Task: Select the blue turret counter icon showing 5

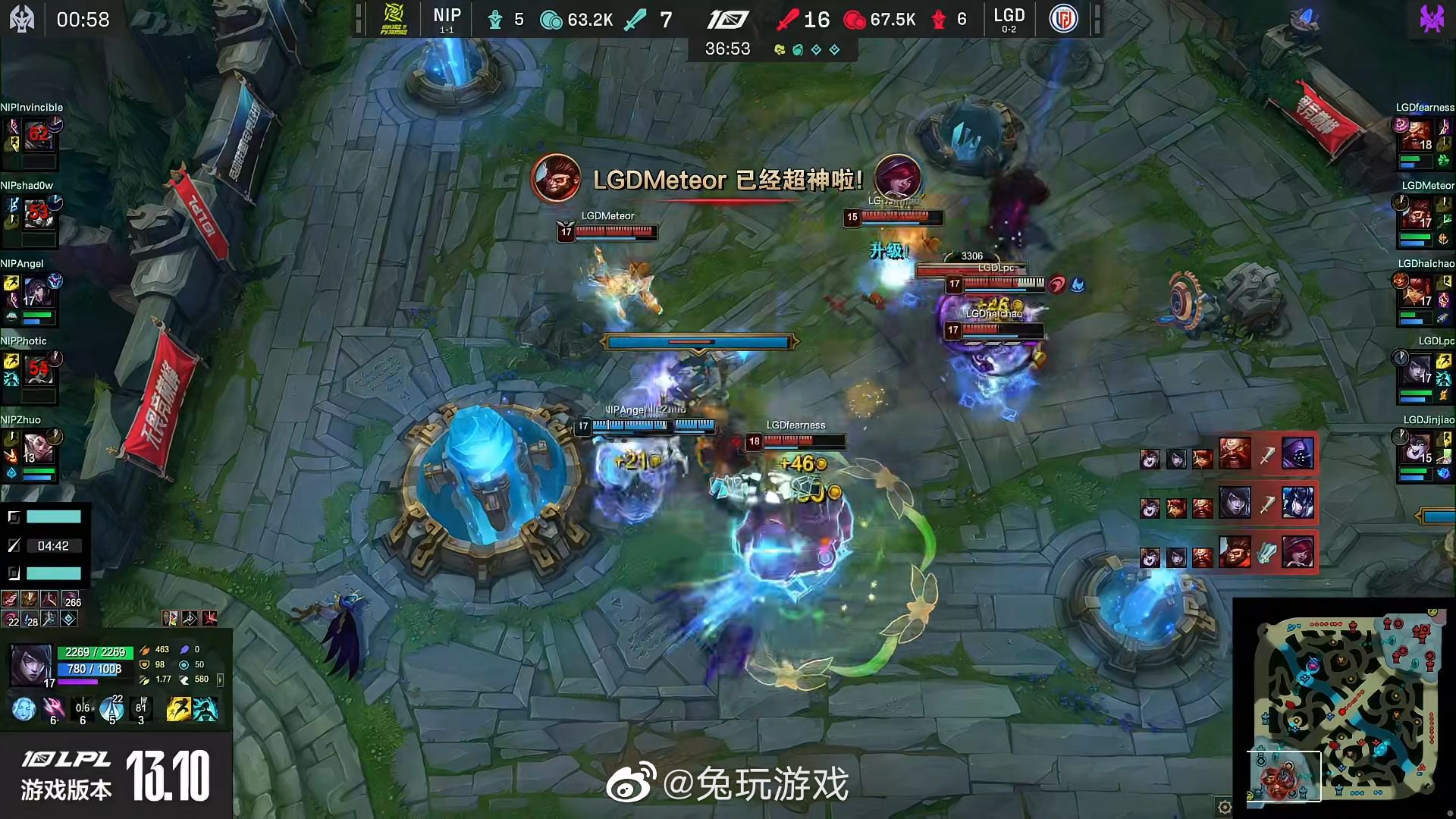Action: (496, 20)
